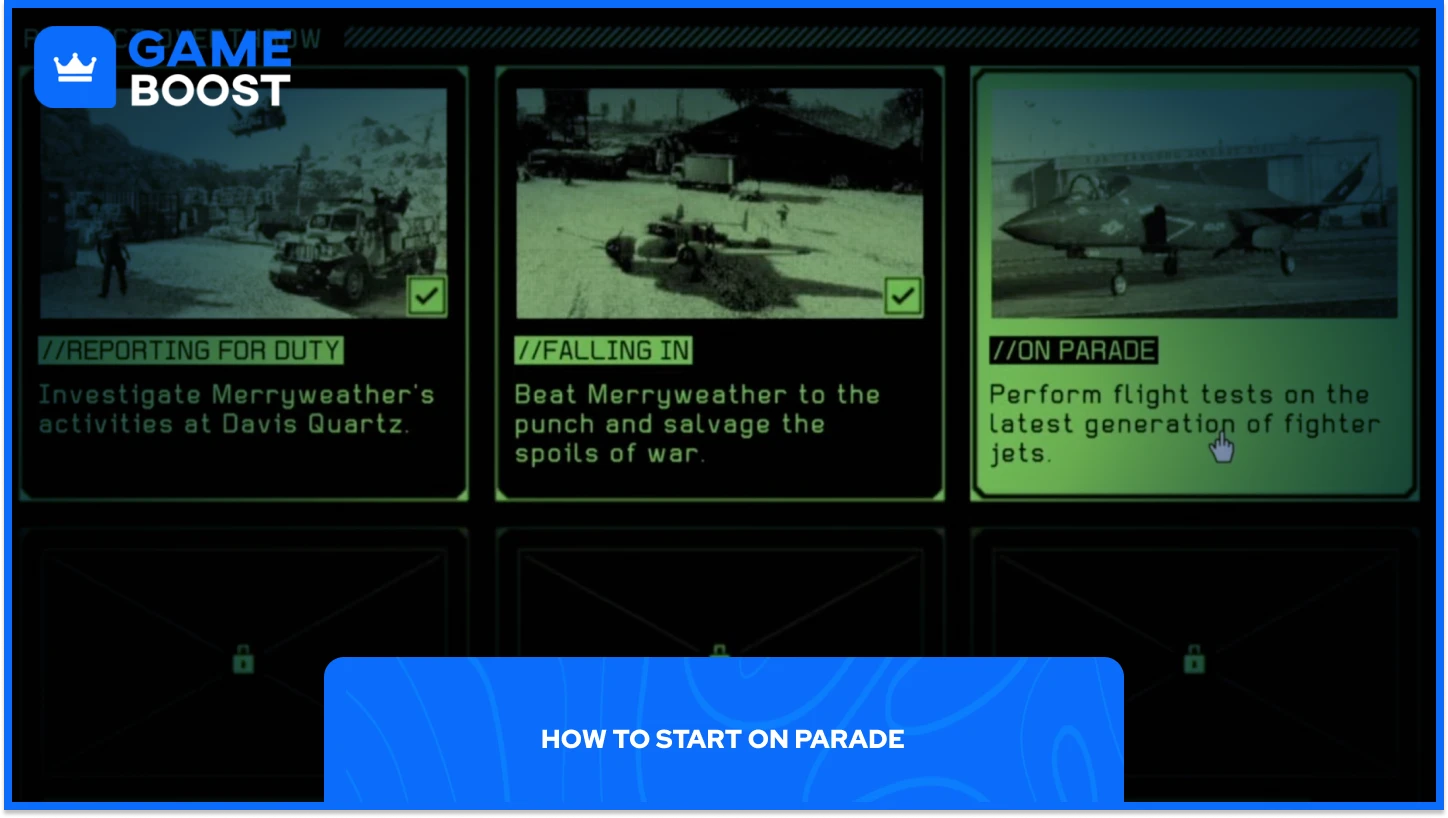
Task: Click the padlock on the leftmost locked mission
Action: click(x=243, y=657)
